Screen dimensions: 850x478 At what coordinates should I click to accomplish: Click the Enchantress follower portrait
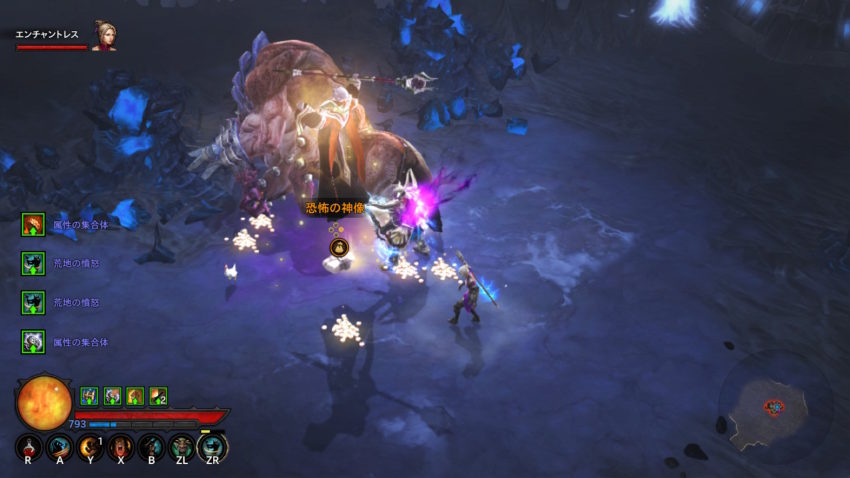(x=103, y=36)
